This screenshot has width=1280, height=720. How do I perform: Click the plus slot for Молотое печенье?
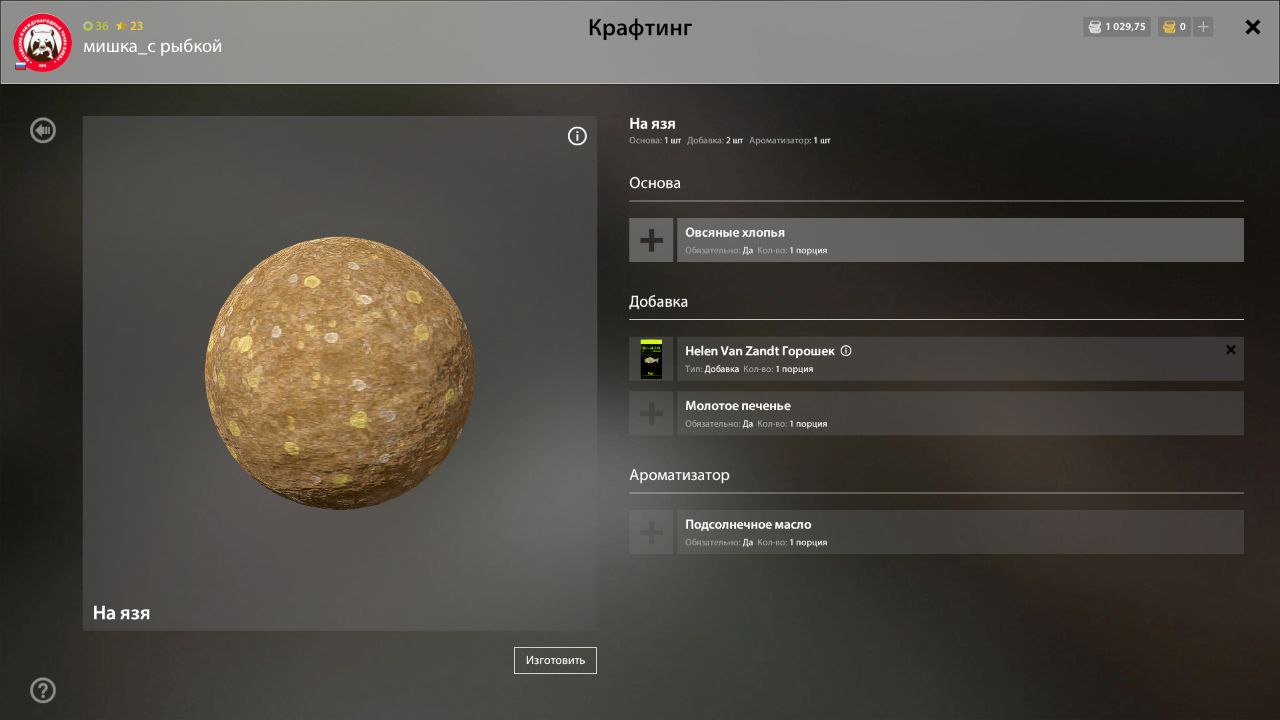(651, 412)
